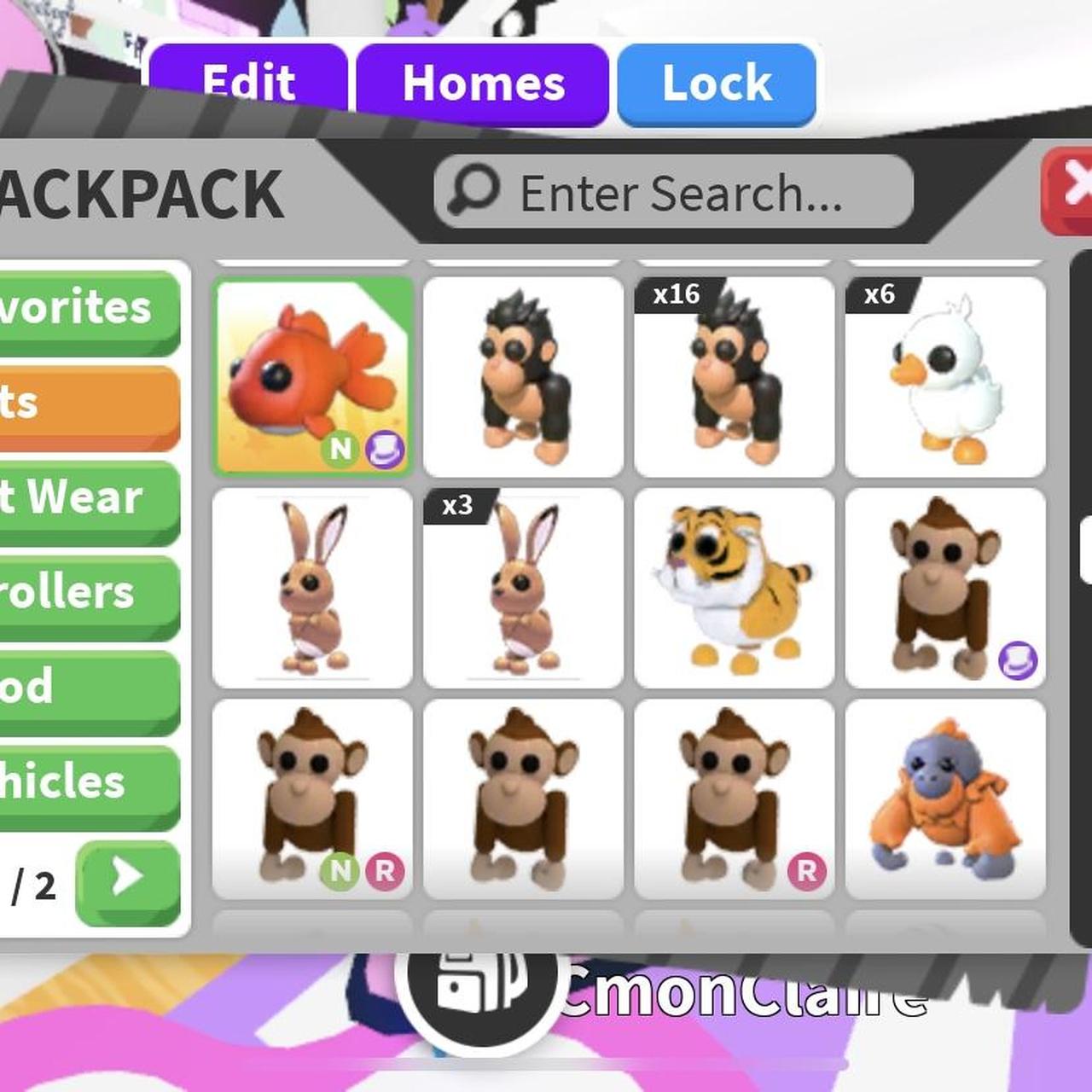The height and width of the screenshot is (1092, 1092).
Task: Click the pink R badge on the bottom-left monkey
Action: [382, 873]
